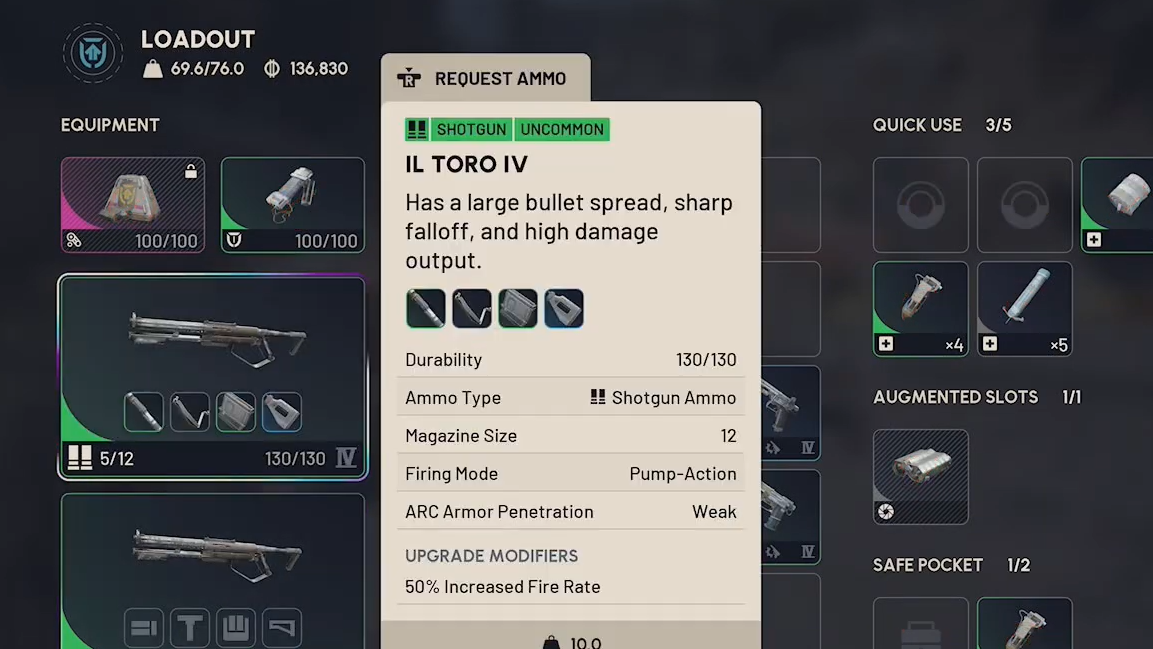
Task: Click the Loadout emblem icon
Action: tap(92, 54)
